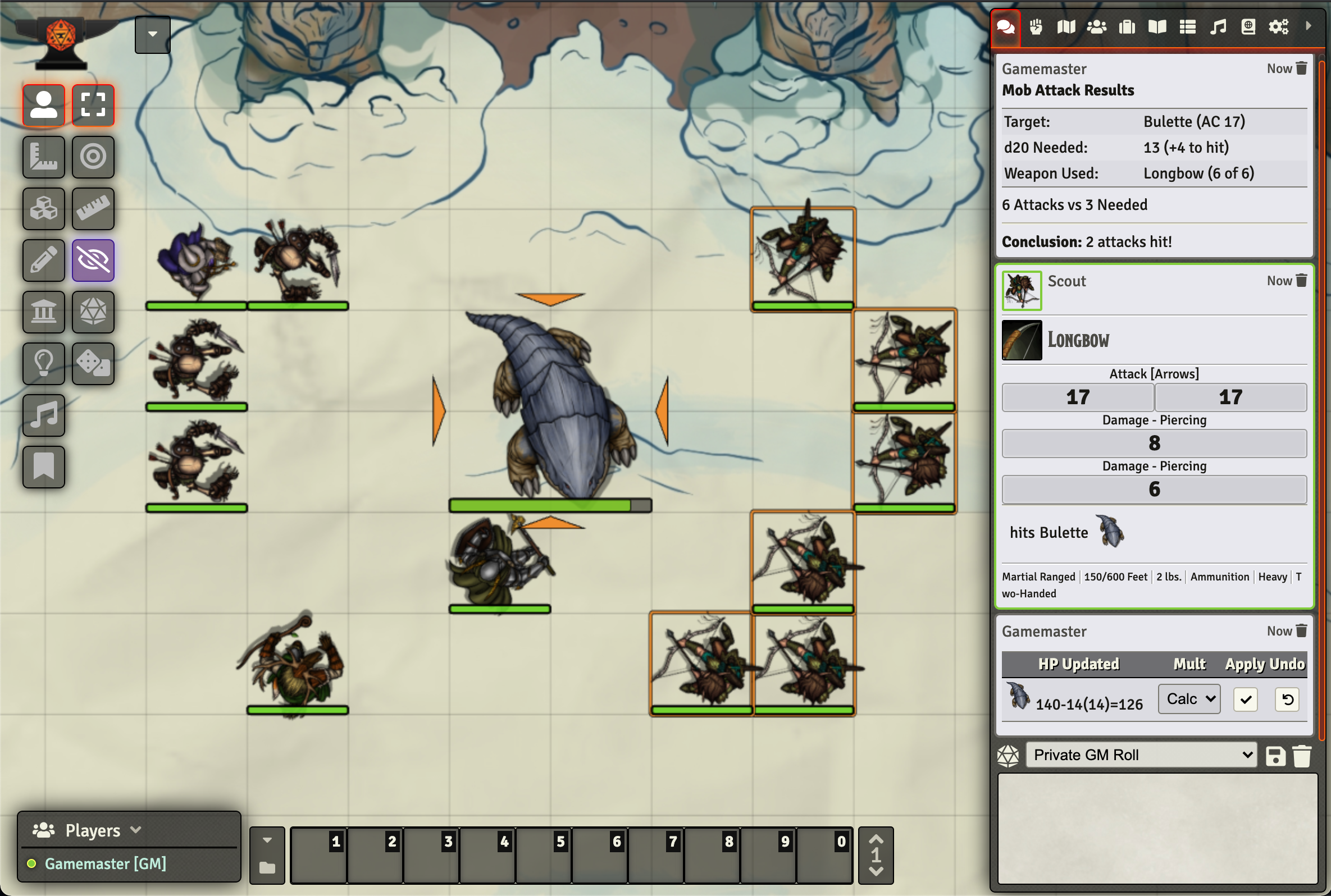
Task: Delete the Mob Attack Results message
Action: point(1302,68)
